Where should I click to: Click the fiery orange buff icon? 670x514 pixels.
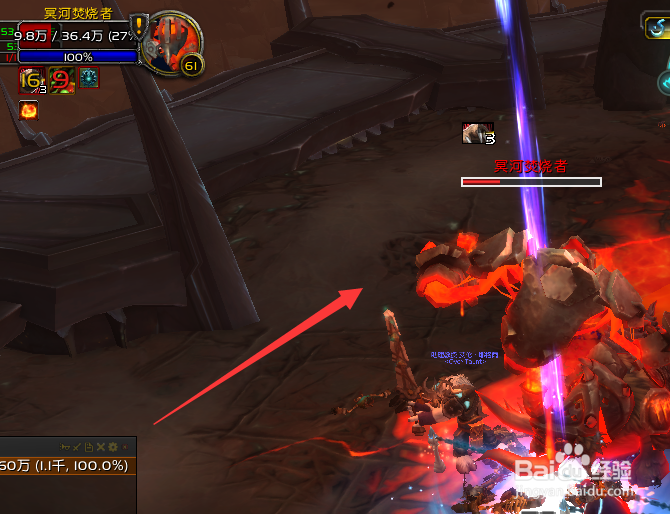(28, 108)
